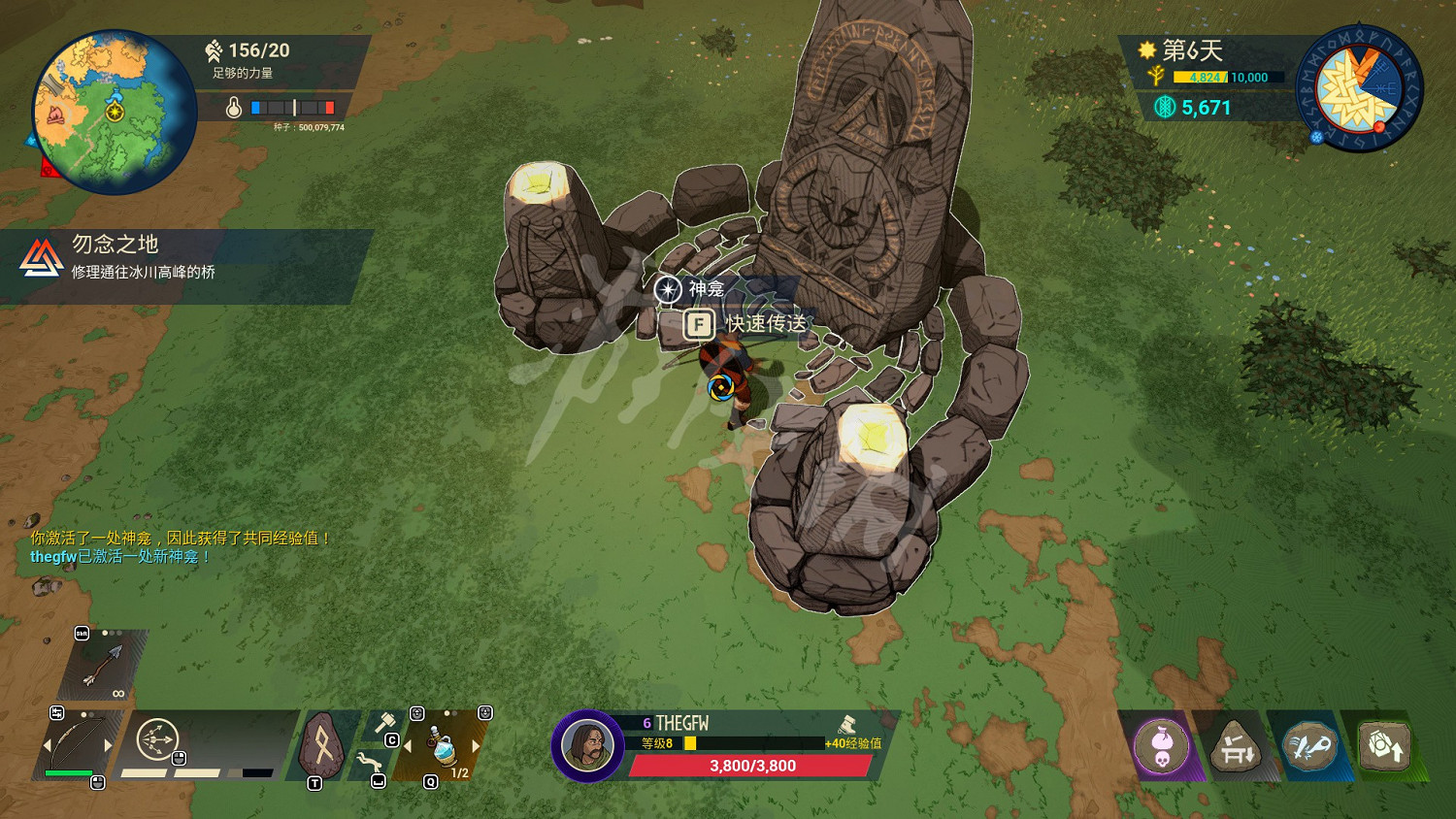Cycle weapon slot with left arrow
This screenshot has width=1456, height=819.
coord(47,746)
